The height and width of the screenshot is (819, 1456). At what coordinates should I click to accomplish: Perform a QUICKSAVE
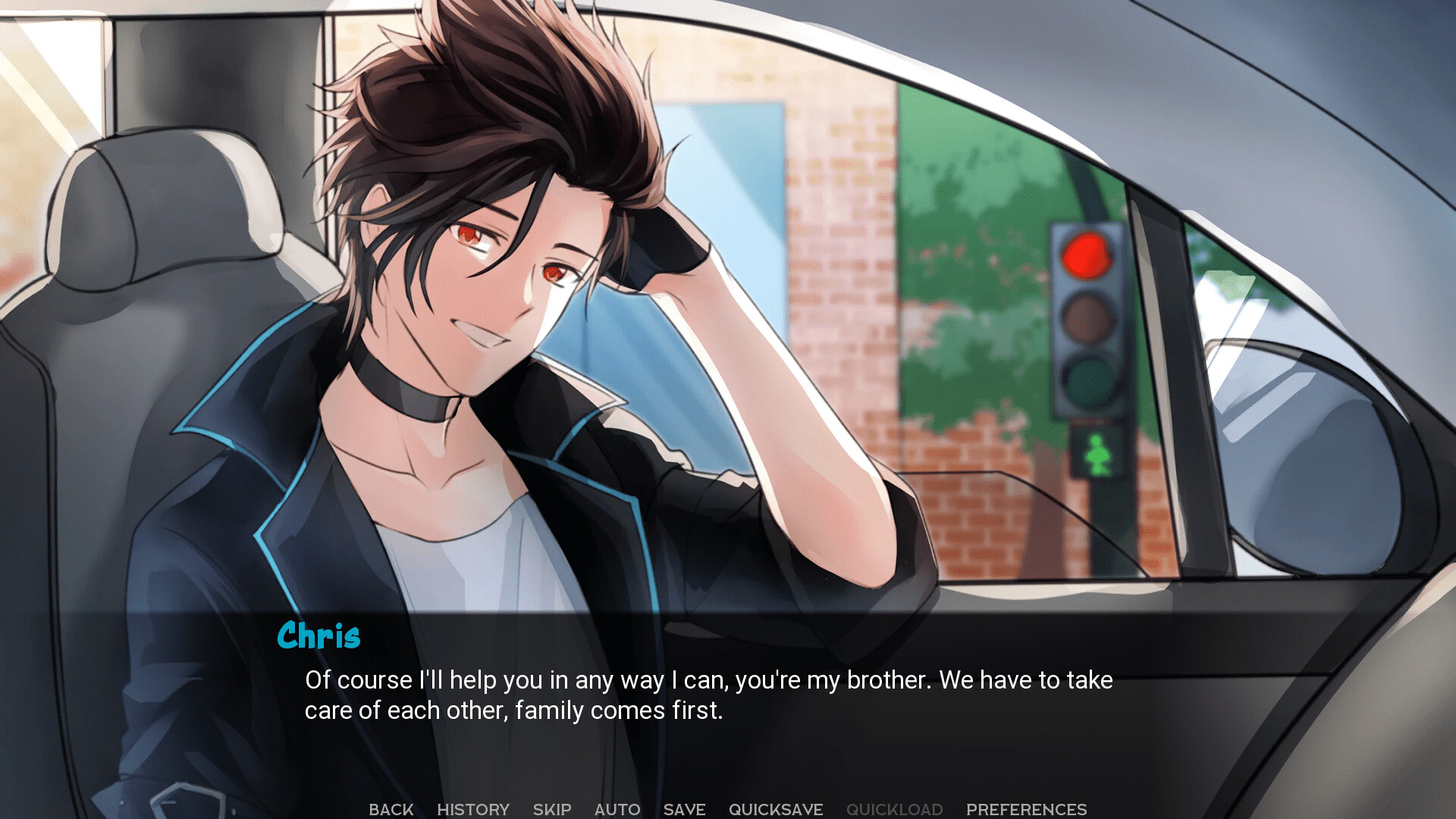pos(776,809)
